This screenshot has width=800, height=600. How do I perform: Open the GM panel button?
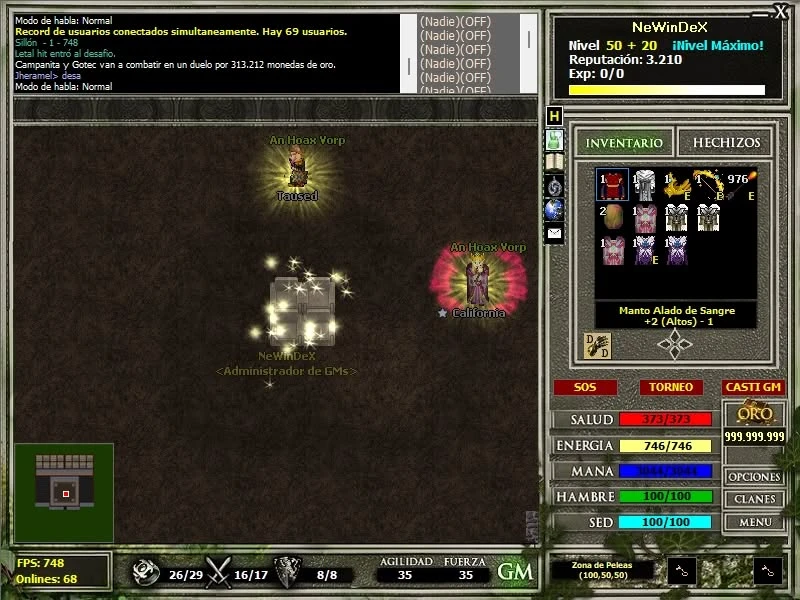pyautogui.click(x=515, y=571)
